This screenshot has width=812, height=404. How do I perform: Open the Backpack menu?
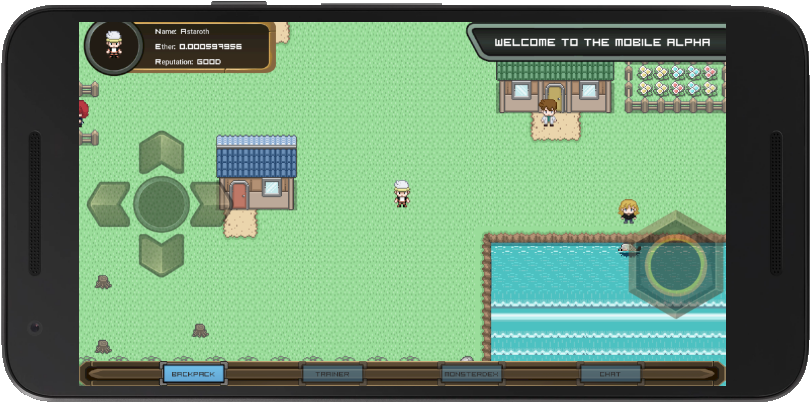click(x=194, y=374)
